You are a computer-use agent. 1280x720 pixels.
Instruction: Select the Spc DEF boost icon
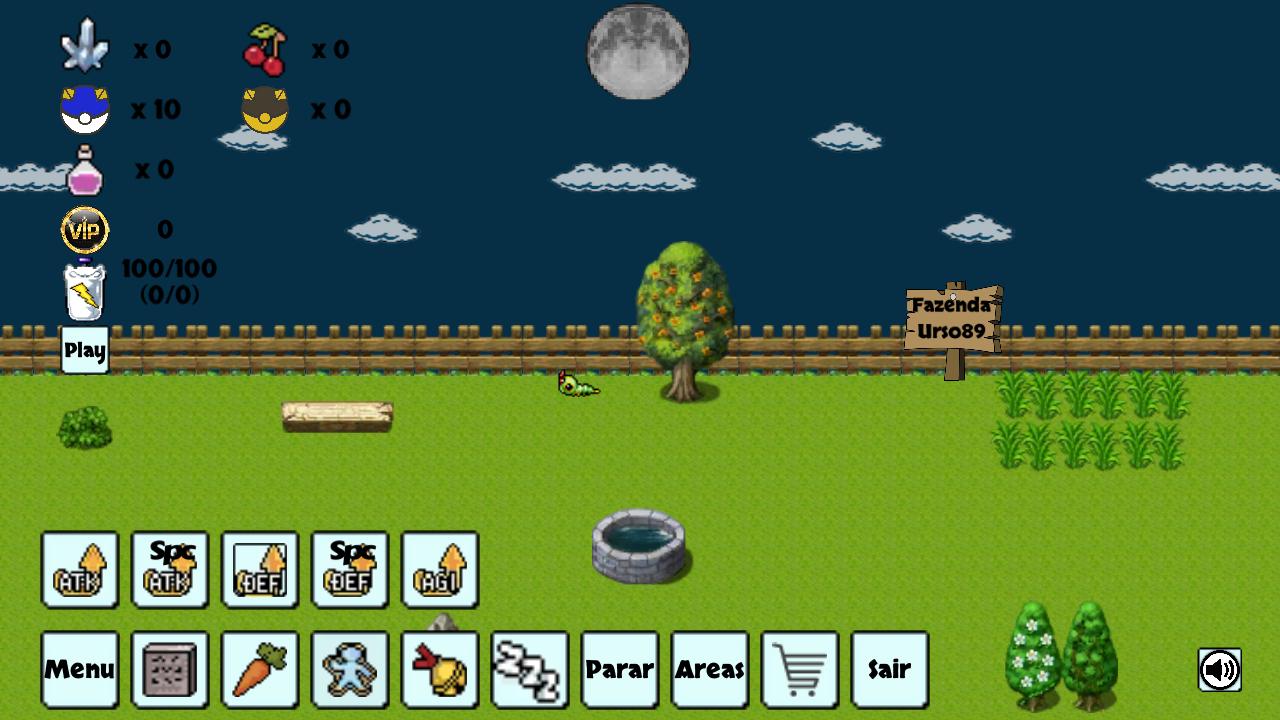point(350,569)
